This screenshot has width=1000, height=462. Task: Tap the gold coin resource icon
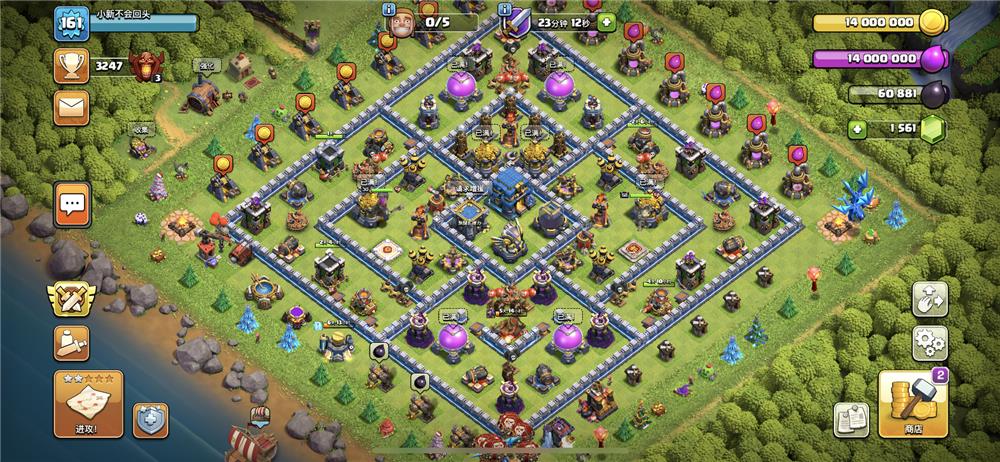tap(933, 22)
